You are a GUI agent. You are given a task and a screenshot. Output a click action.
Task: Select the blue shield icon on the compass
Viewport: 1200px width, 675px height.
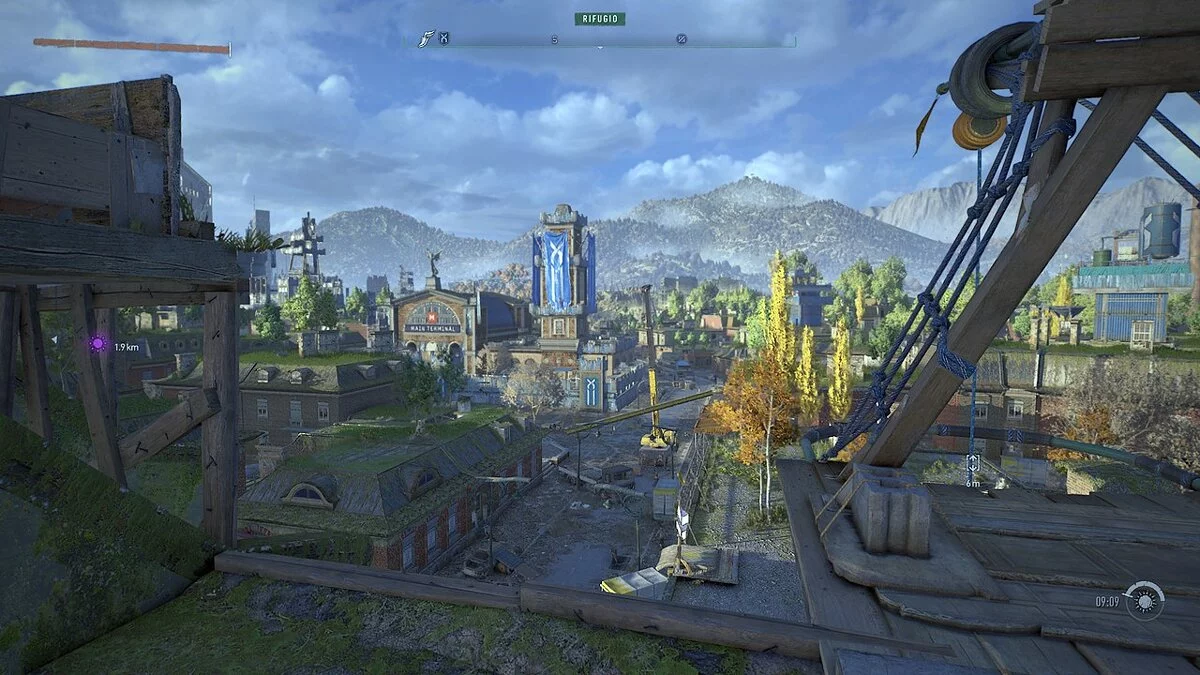click(444, 39)
